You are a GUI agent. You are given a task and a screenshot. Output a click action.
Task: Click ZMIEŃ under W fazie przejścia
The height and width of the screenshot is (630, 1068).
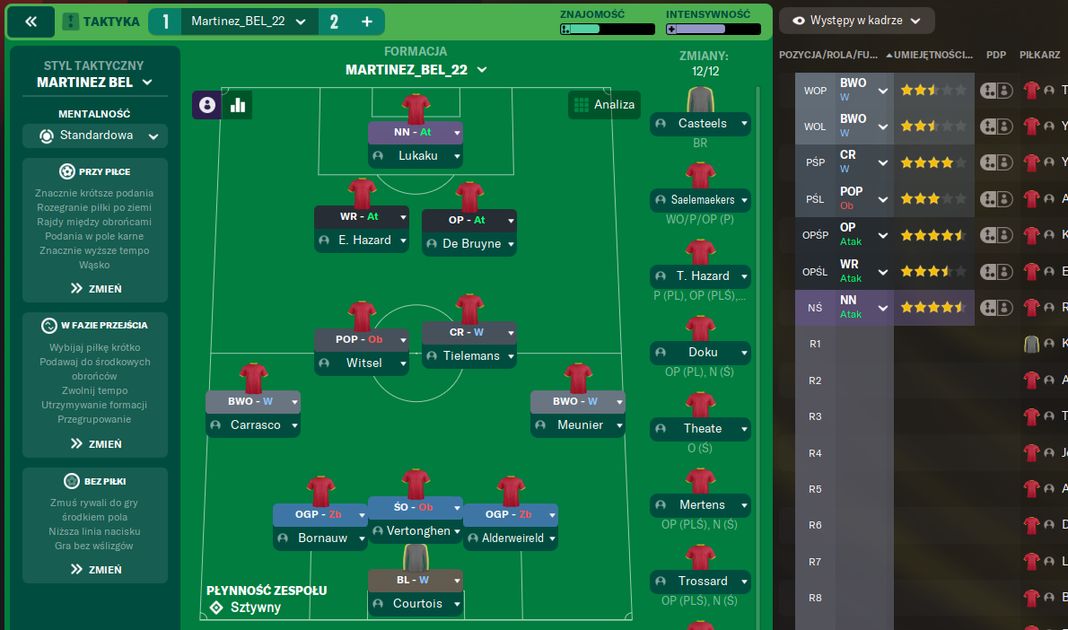pos(95,444)
